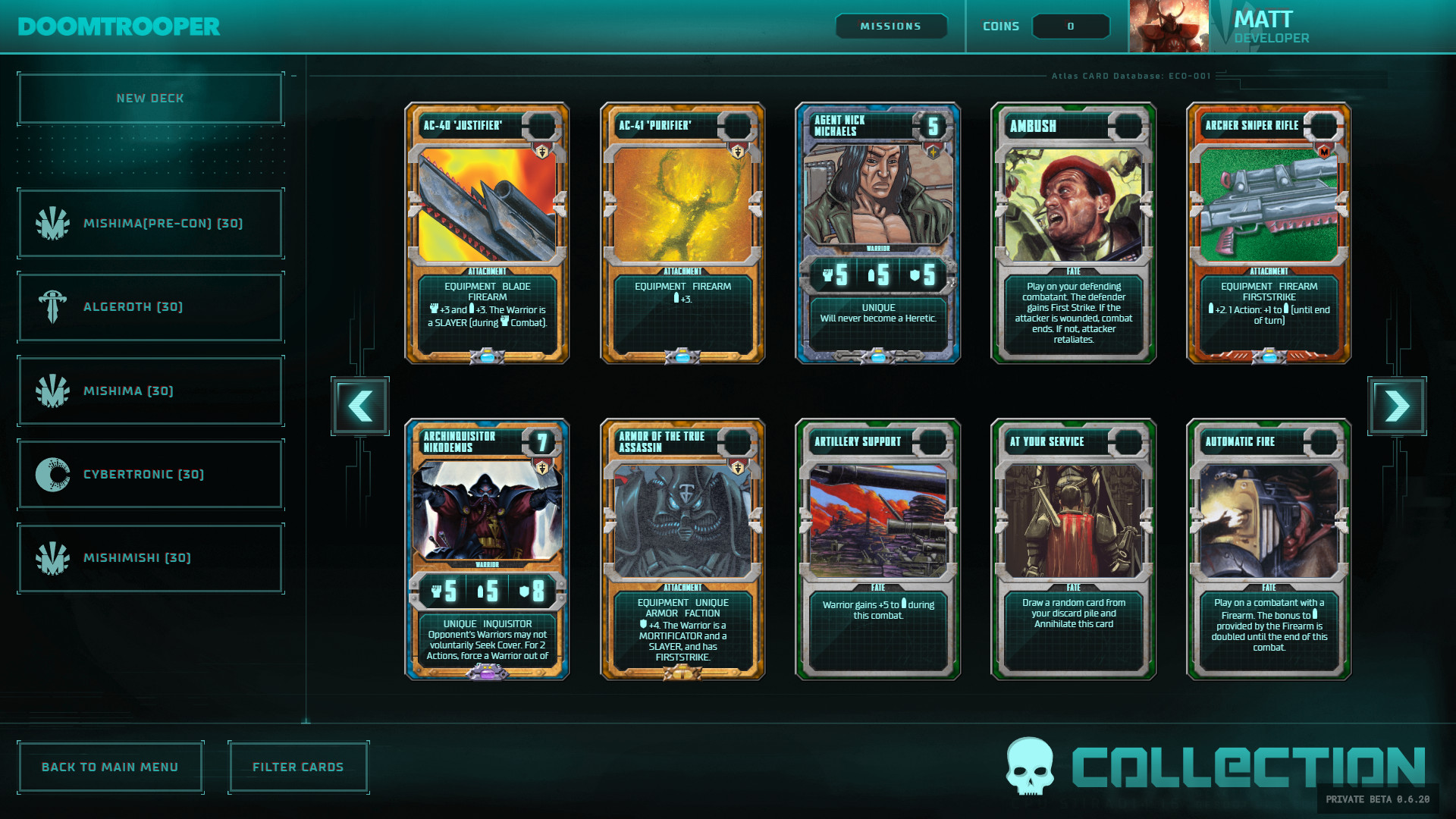Open the FILTER CARDS options
The width and height of the screenshot is (1456, 819).
tap(298, 767)
